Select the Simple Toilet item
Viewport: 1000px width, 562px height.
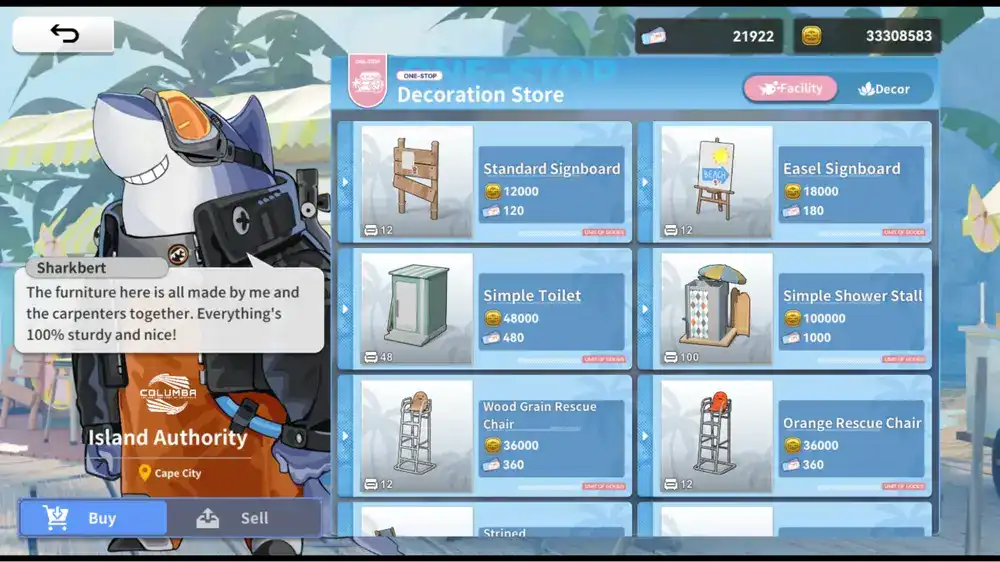[485, 309]
